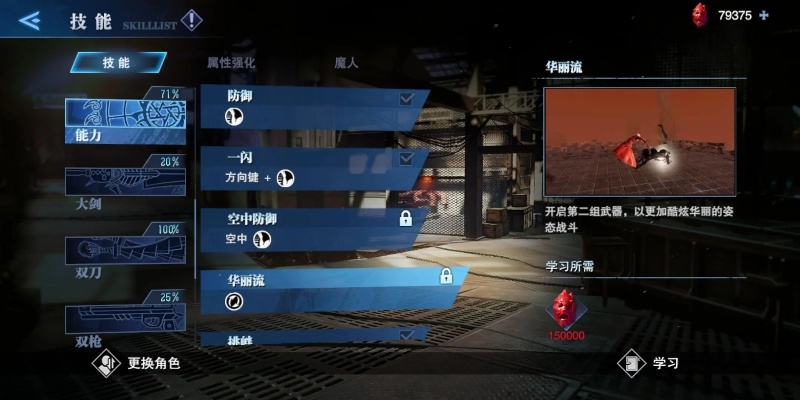Screen dimensions: 800x400
Task: Go back using the arrow button
Action: [x=29, y=20]
